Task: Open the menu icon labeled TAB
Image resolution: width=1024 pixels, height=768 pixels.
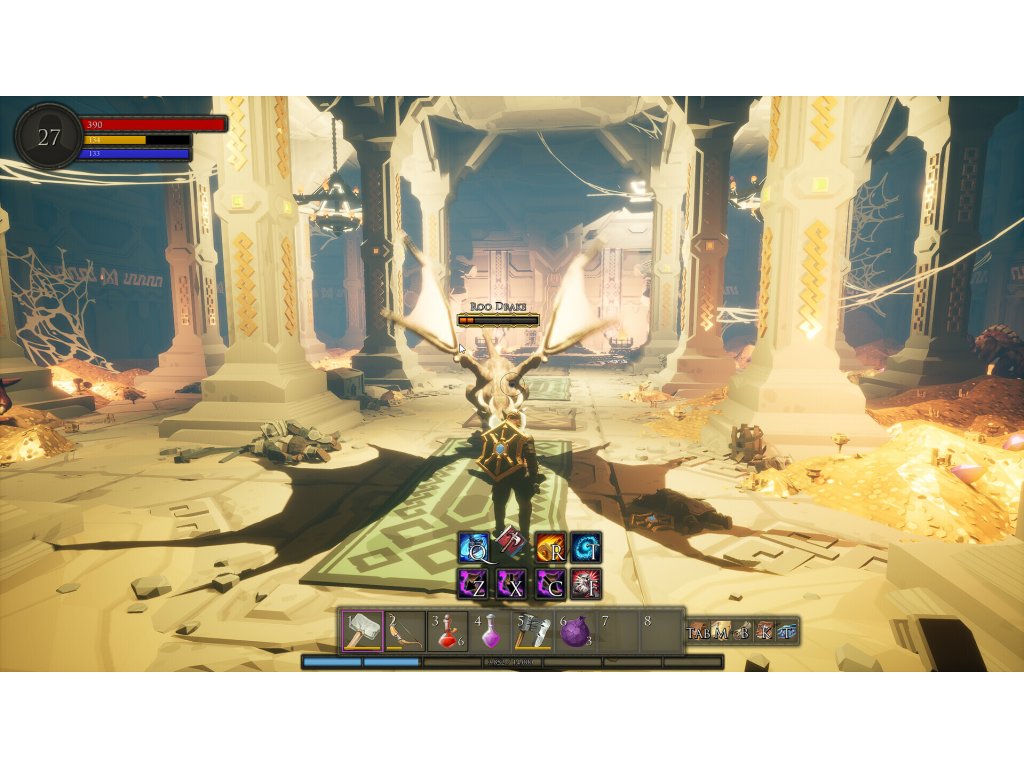Action: [698, 631]
